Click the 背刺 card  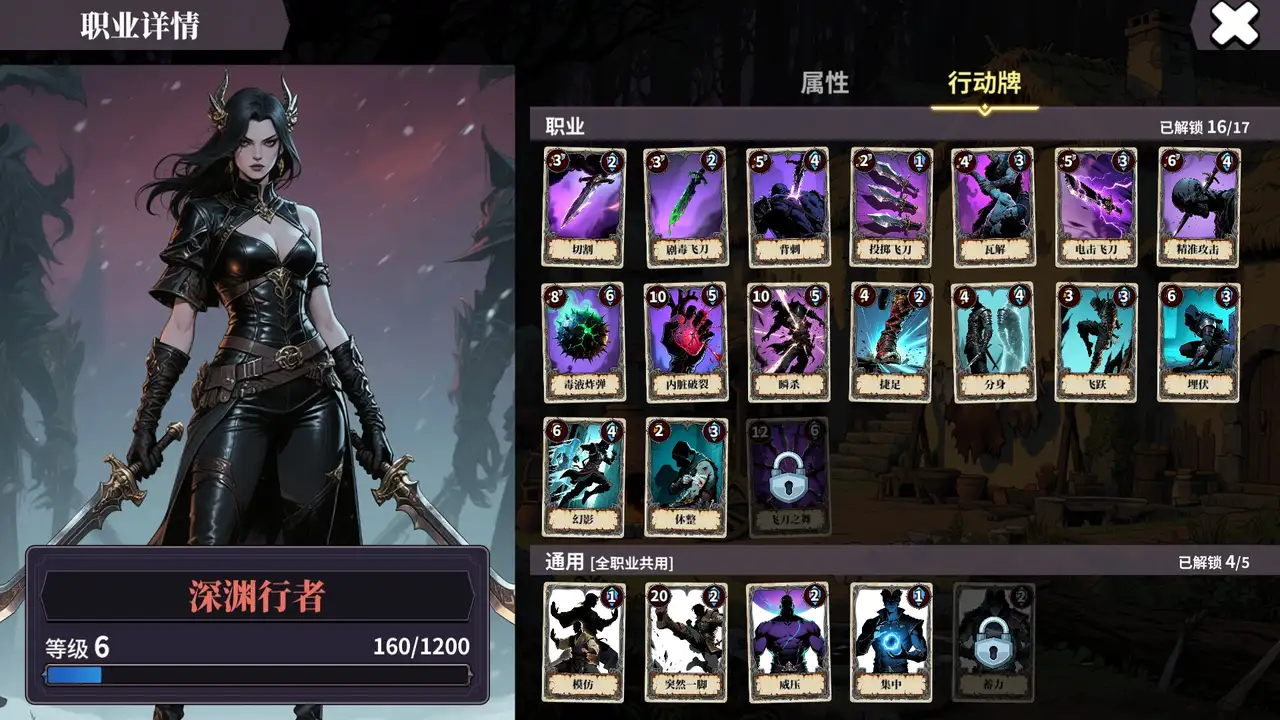point(787,205)
